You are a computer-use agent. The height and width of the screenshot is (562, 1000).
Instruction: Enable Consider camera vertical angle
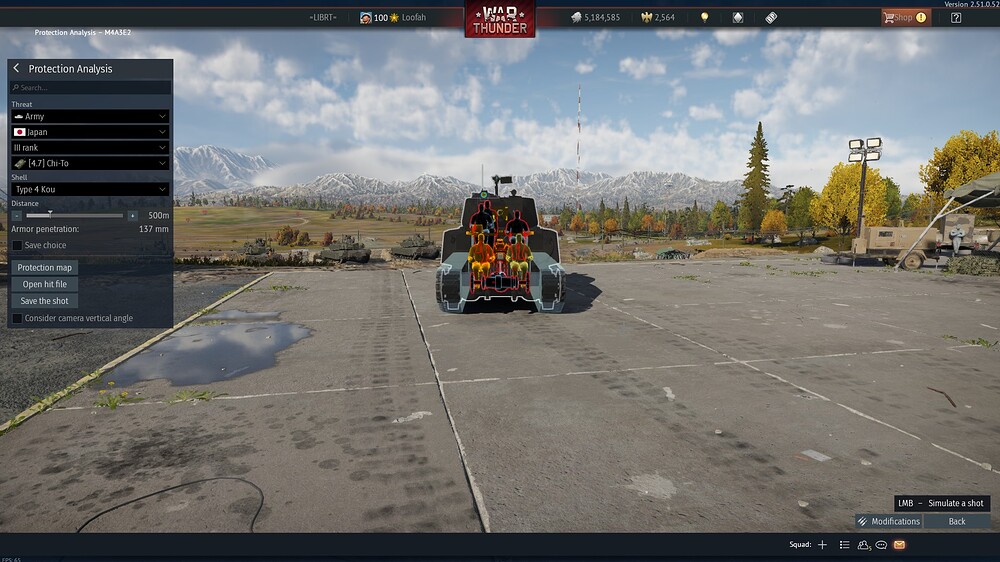coord(17,318)
